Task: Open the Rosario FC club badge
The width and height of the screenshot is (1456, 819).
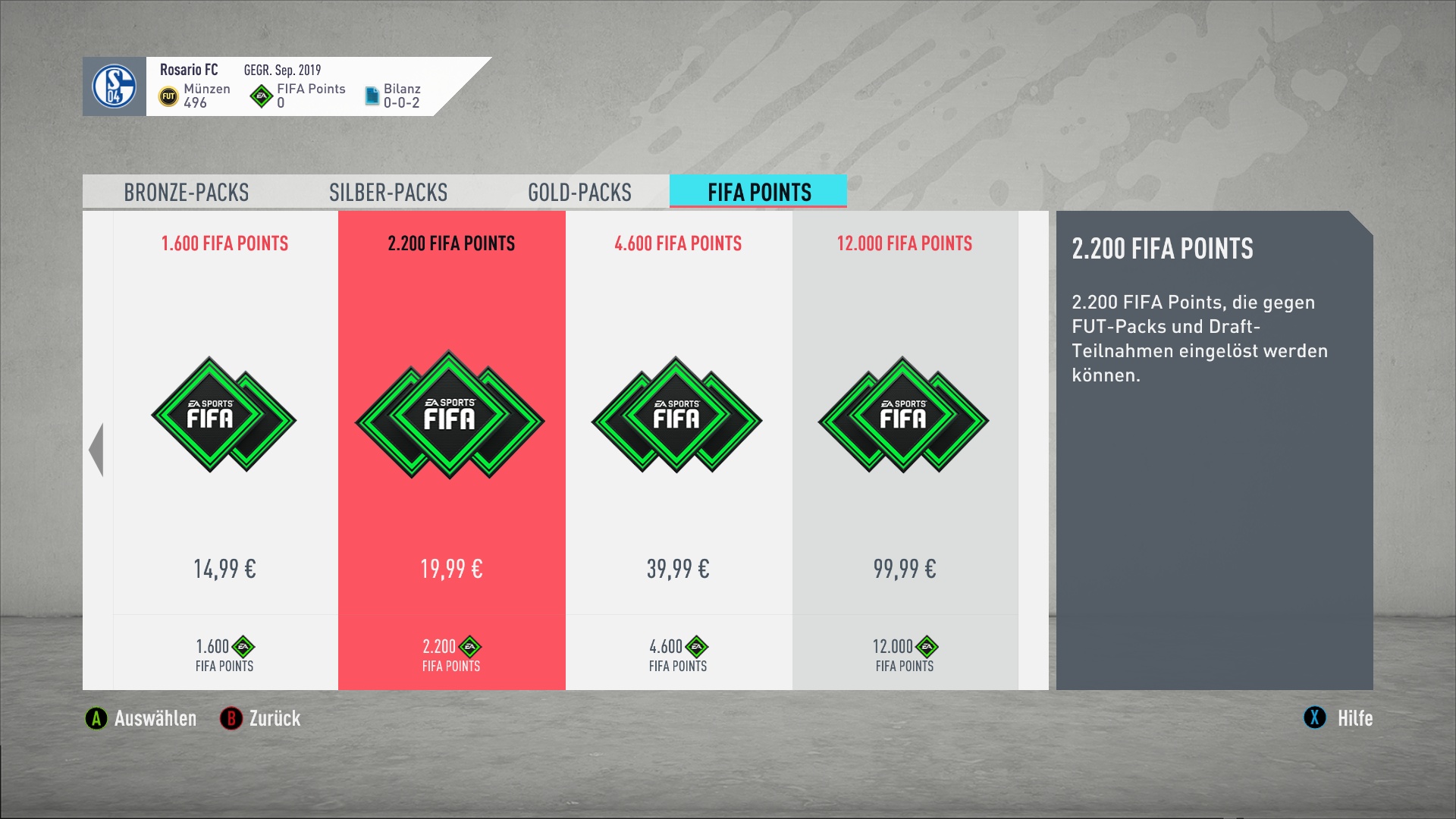Action: pos(115,86)
